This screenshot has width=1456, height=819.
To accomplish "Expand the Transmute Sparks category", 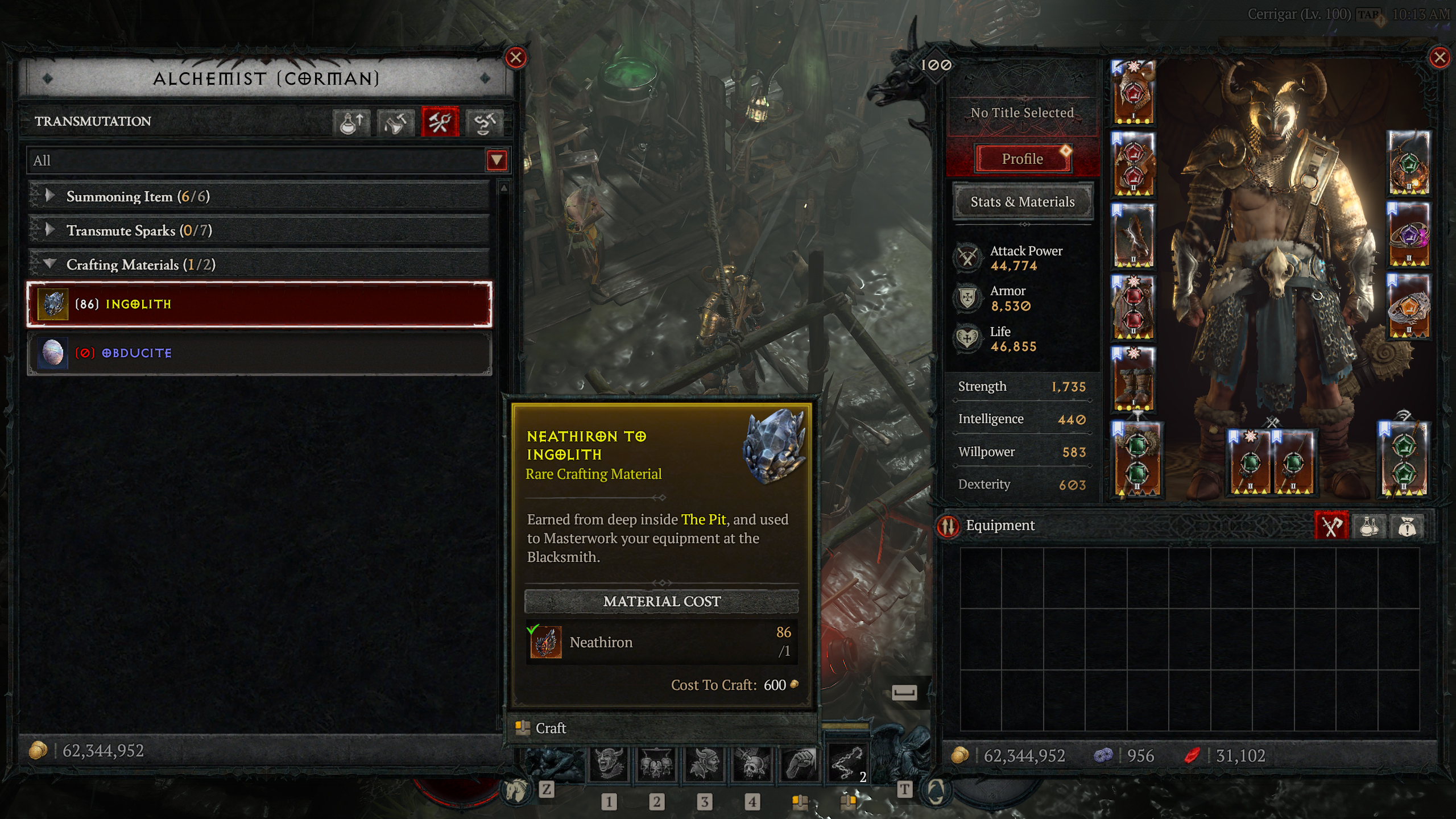I will (x=50, y=230).
